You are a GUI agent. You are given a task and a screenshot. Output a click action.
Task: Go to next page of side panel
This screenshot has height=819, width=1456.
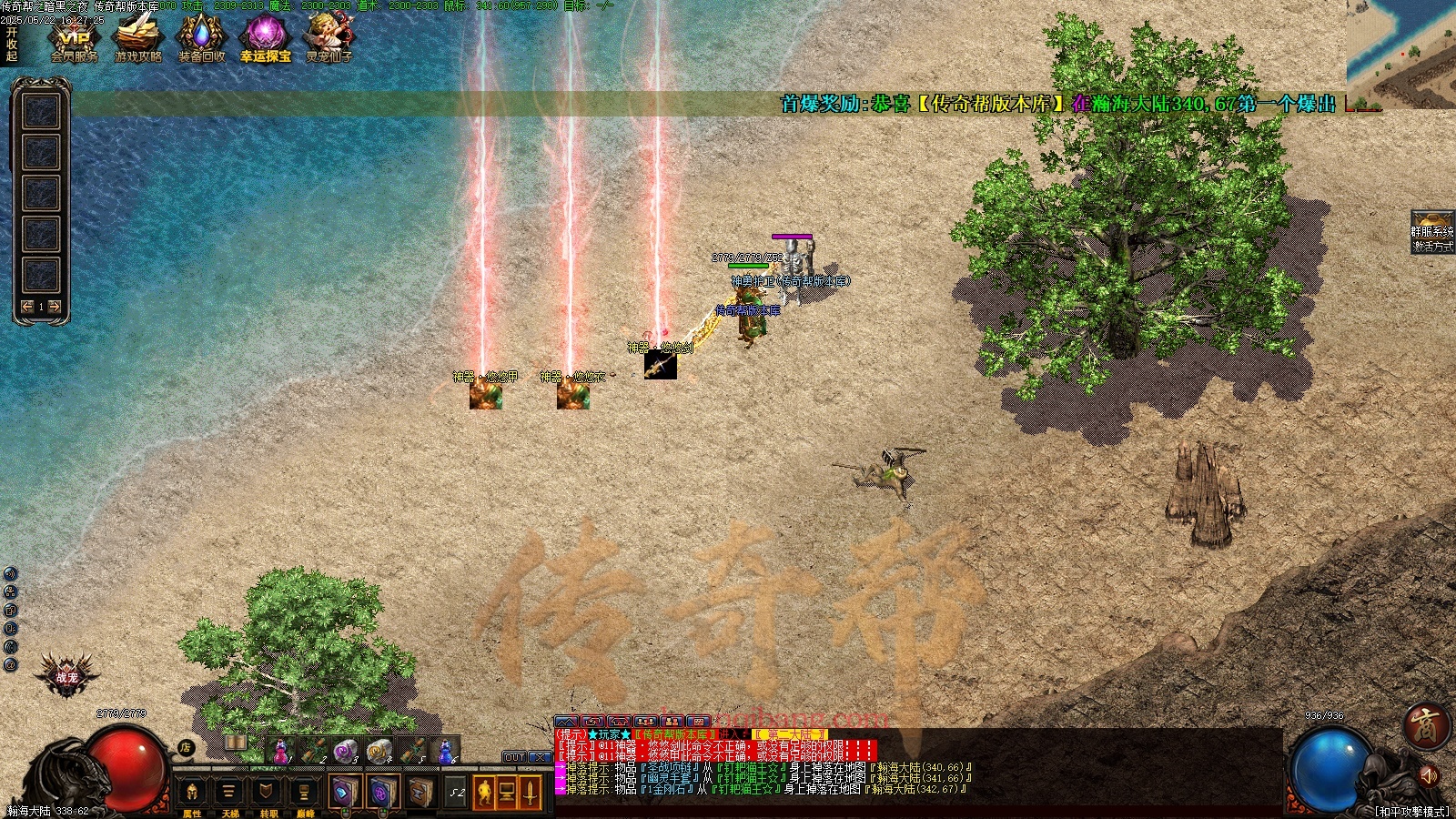coord(55,307)
